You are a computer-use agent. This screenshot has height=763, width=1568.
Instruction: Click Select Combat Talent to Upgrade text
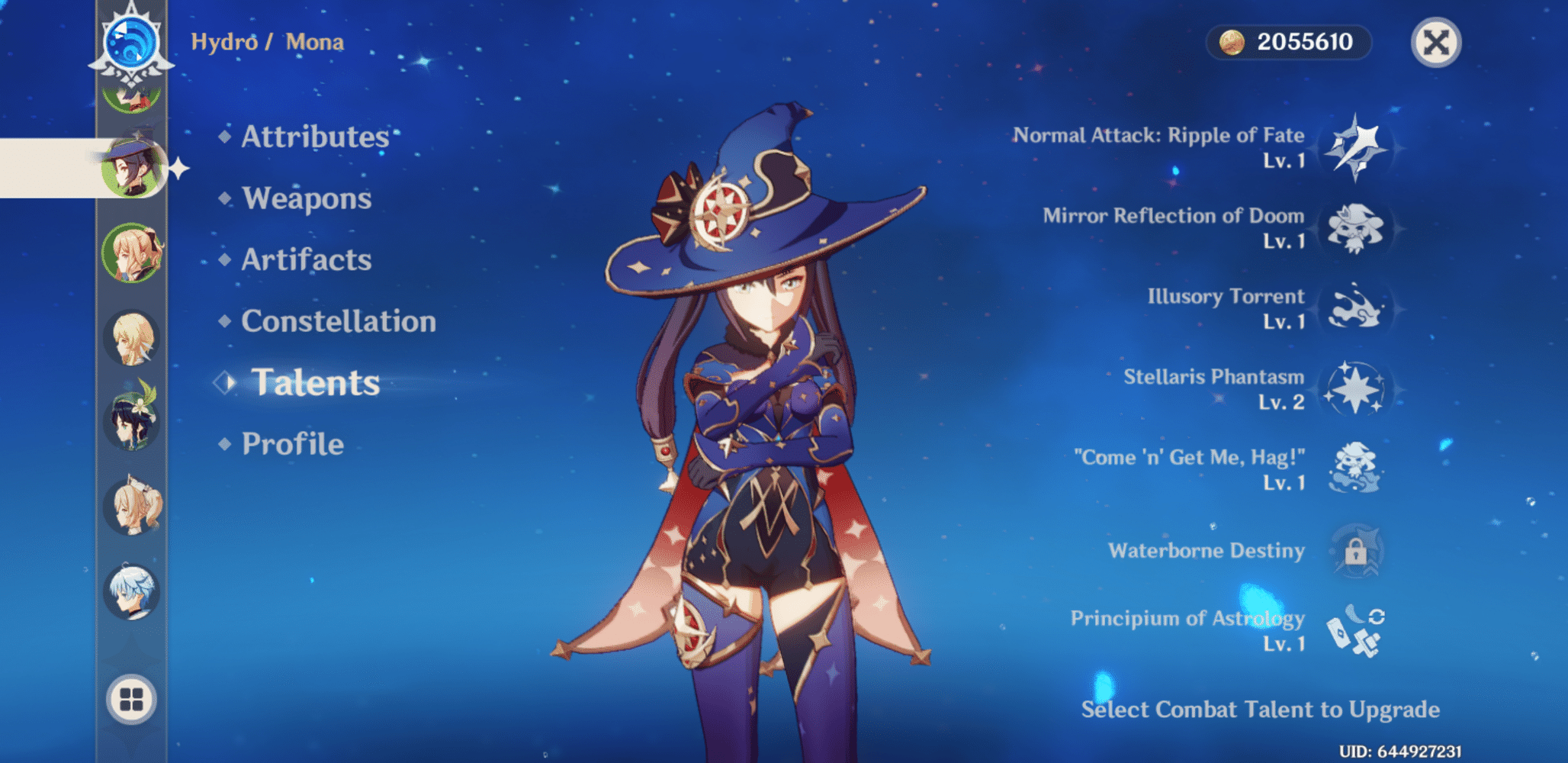tap(1260, 710)
